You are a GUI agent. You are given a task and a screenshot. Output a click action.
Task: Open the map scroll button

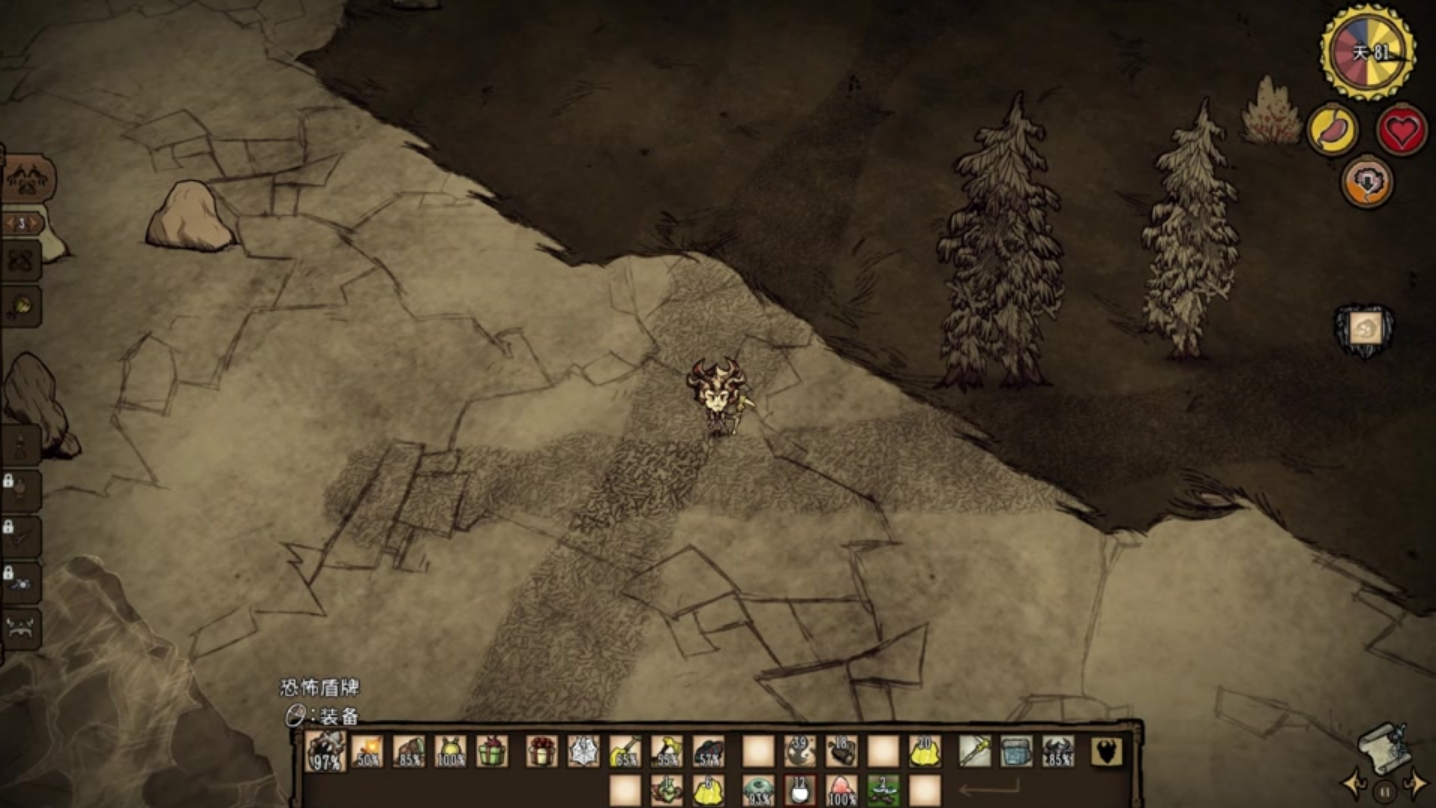coord(1385,745)
